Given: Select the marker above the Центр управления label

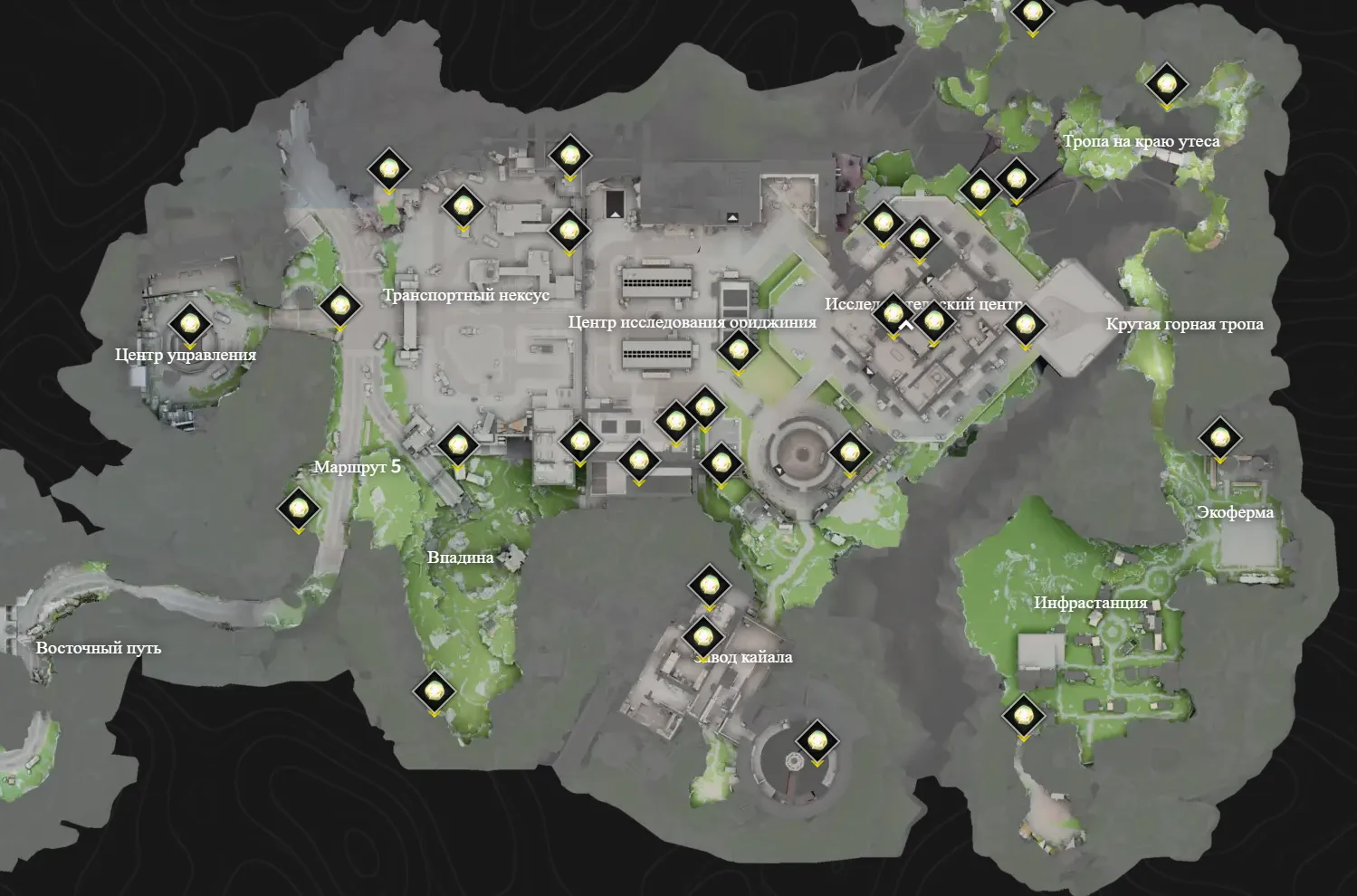Looking at the screenshot, I should click(x=189, y=324).
